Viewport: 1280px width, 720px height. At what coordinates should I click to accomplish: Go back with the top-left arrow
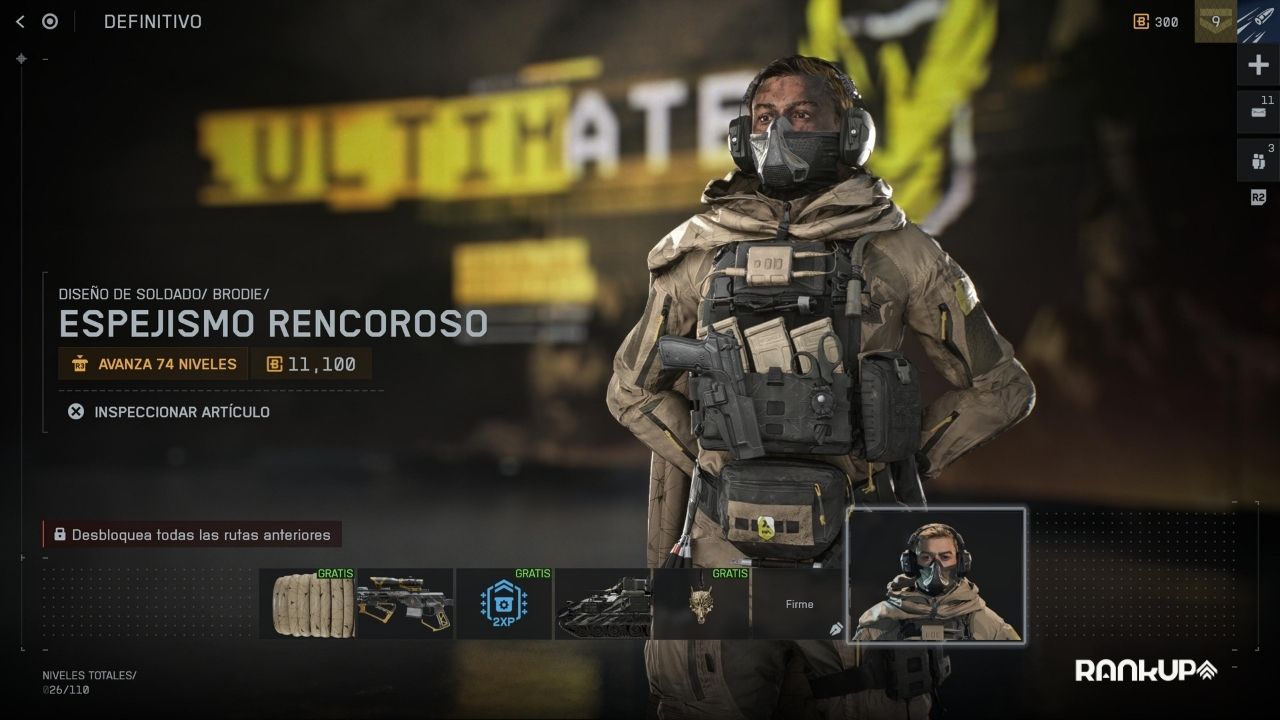[20, 21]
